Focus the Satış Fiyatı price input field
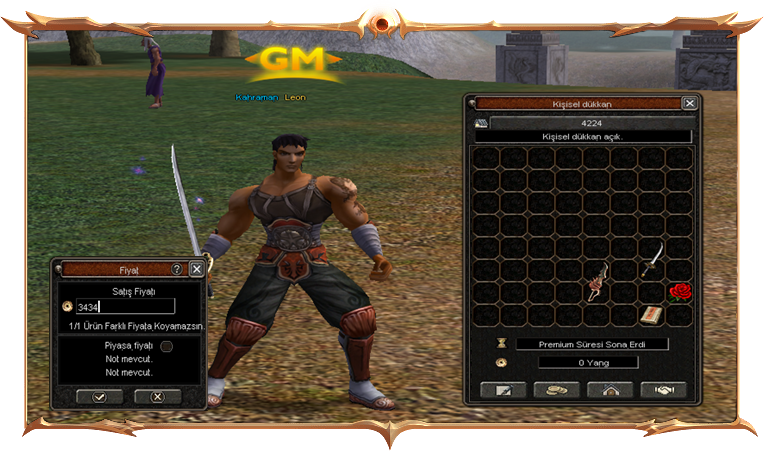This screenshot has width=764, height=451. pos(125,307)
